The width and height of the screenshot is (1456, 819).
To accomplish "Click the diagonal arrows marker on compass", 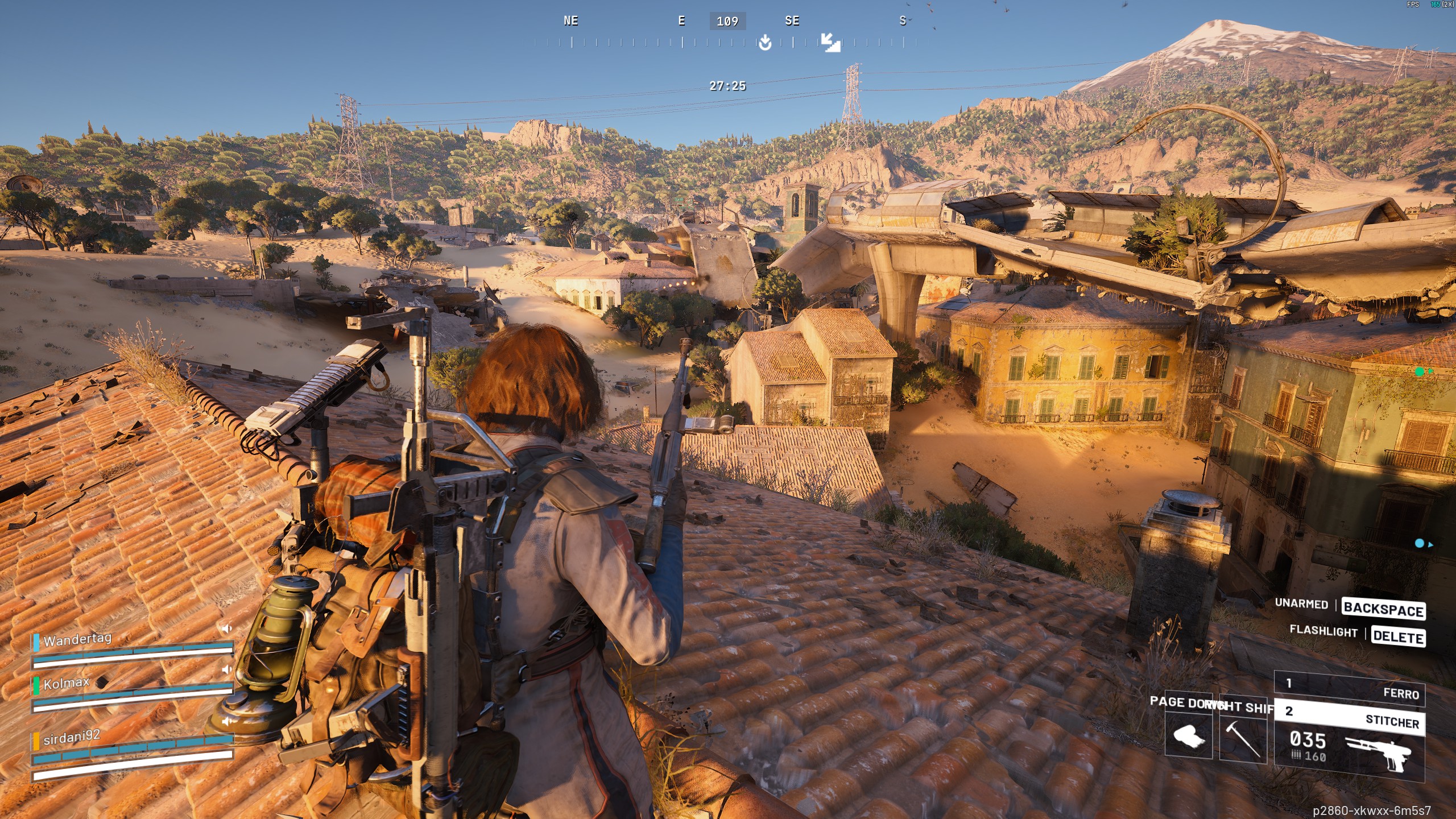I will [x=830, y=42].
